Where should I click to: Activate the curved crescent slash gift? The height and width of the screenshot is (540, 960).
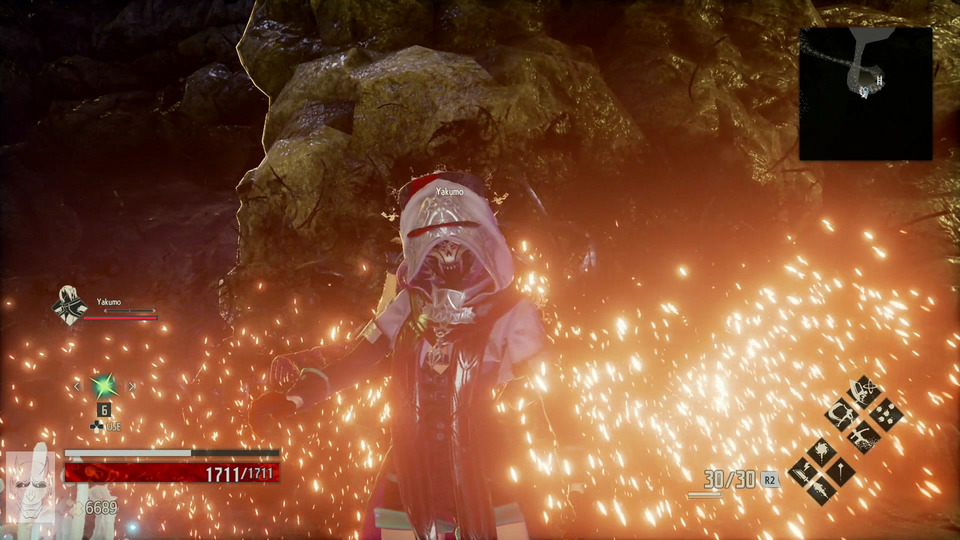(840, 413)
